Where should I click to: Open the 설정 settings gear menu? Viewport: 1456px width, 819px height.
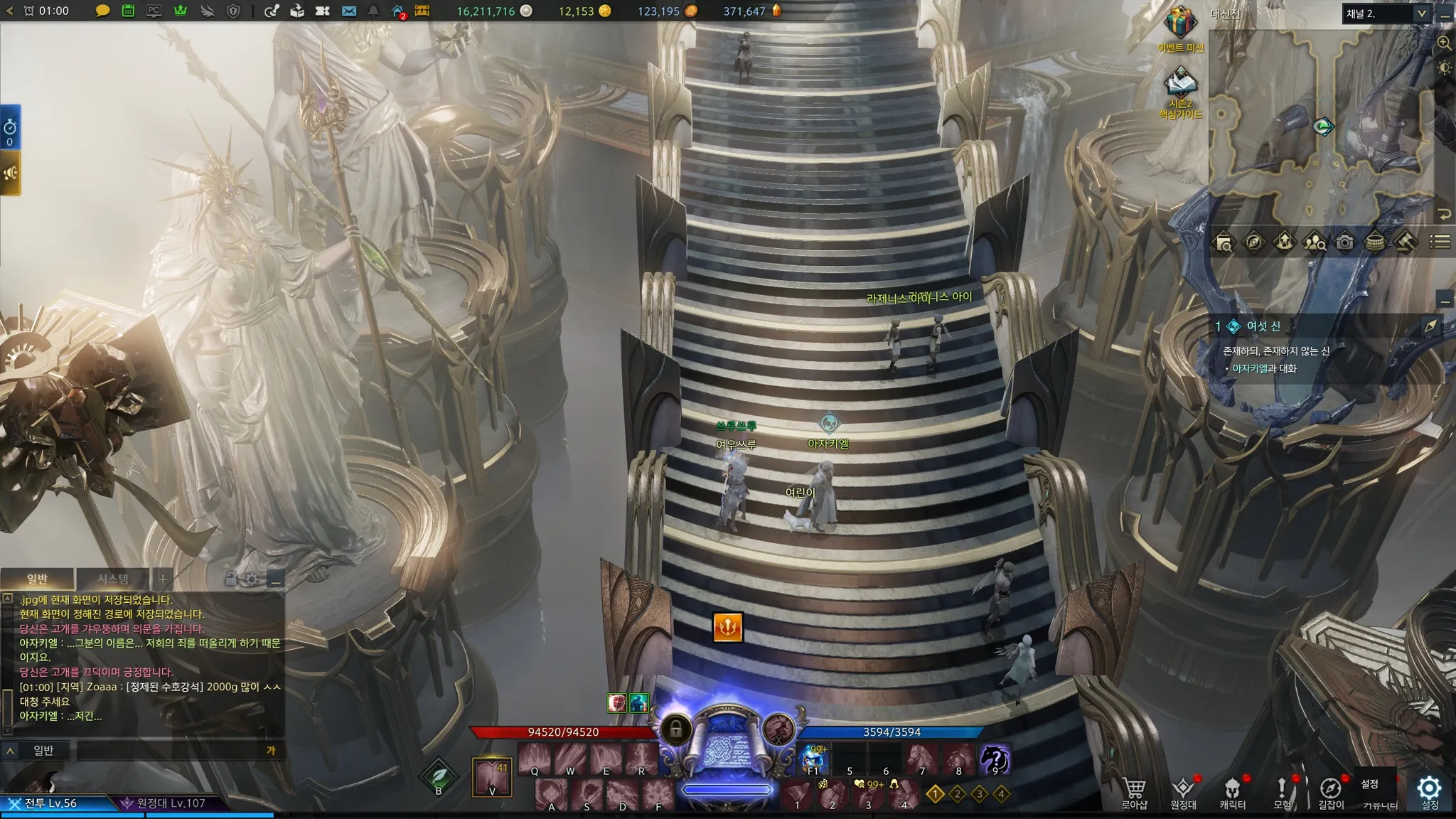click(1429, 789)
